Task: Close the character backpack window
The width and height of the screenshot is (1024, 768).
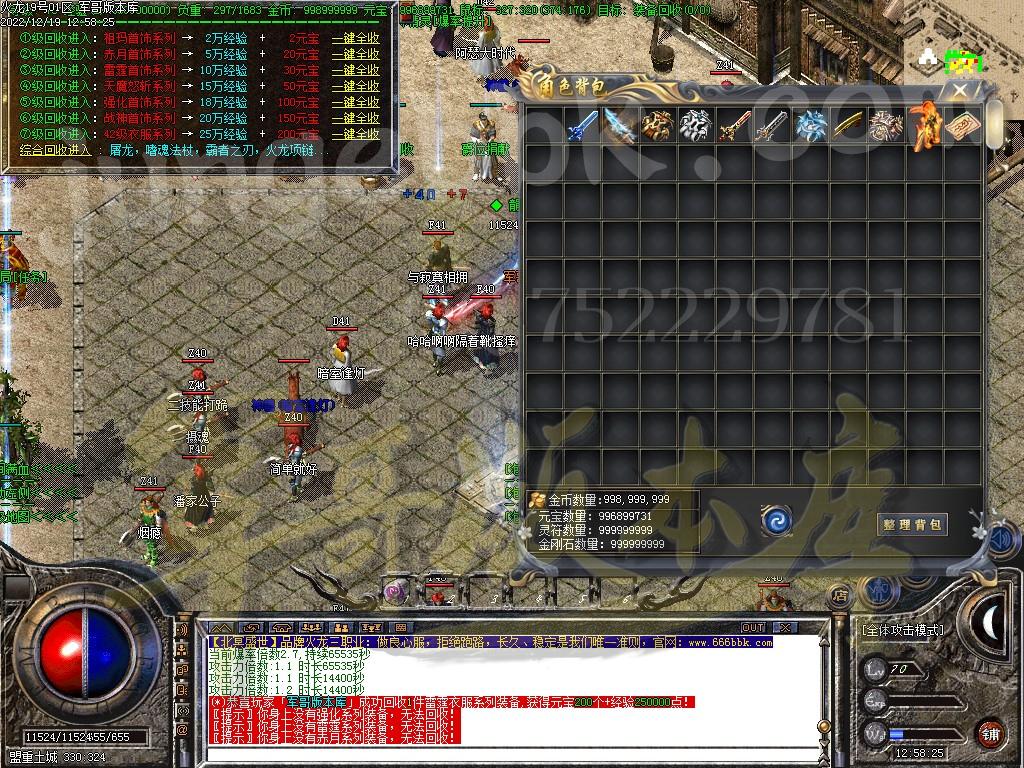Action: 961,90
